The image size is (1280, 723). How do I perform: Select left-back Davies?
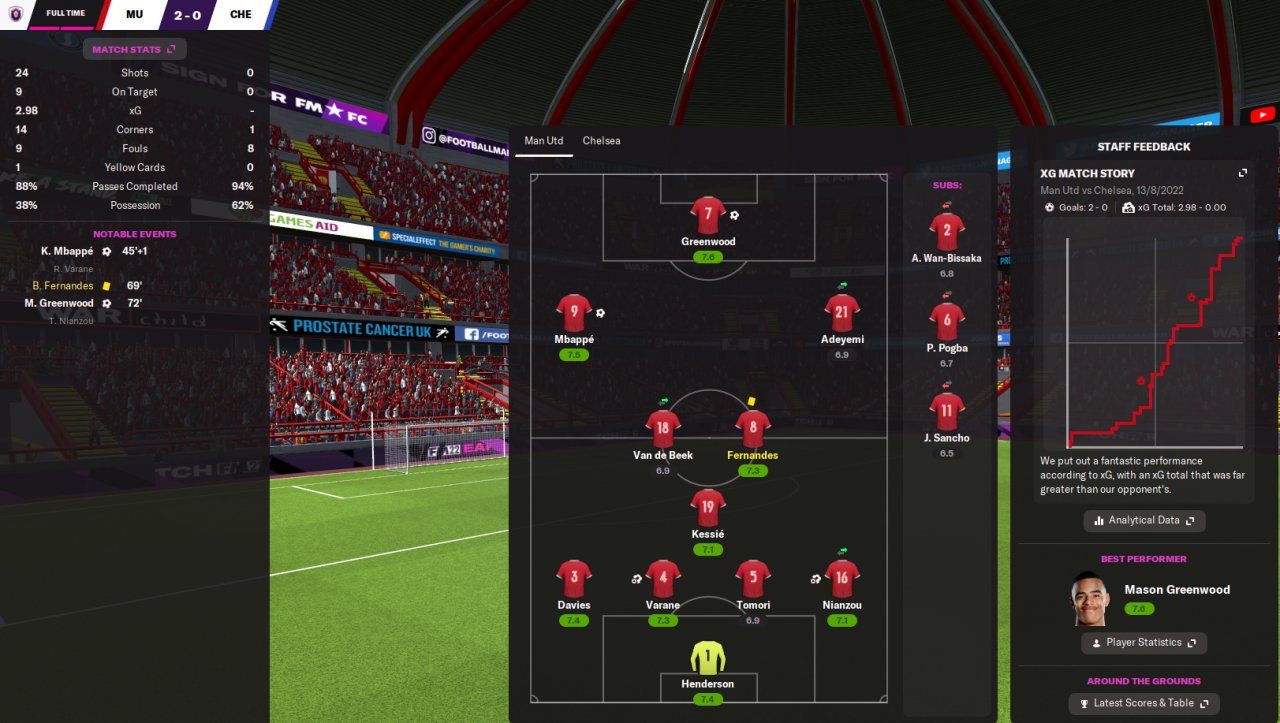pos(574,578)
